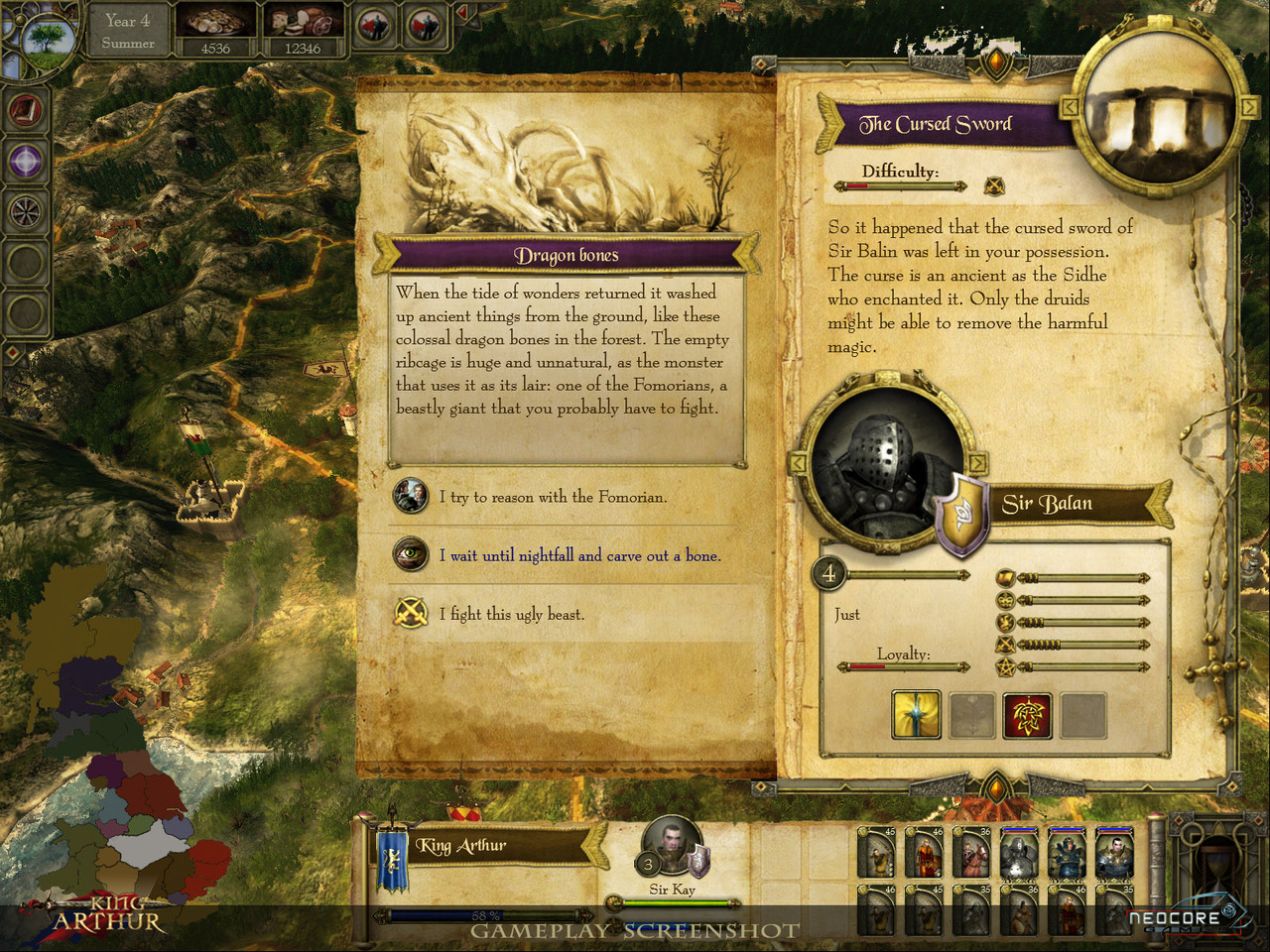Pick 'I fight this ugly beast' option
Image resolution: width=1270 pixels, height=952 pixels.
(x=512, y=614)
